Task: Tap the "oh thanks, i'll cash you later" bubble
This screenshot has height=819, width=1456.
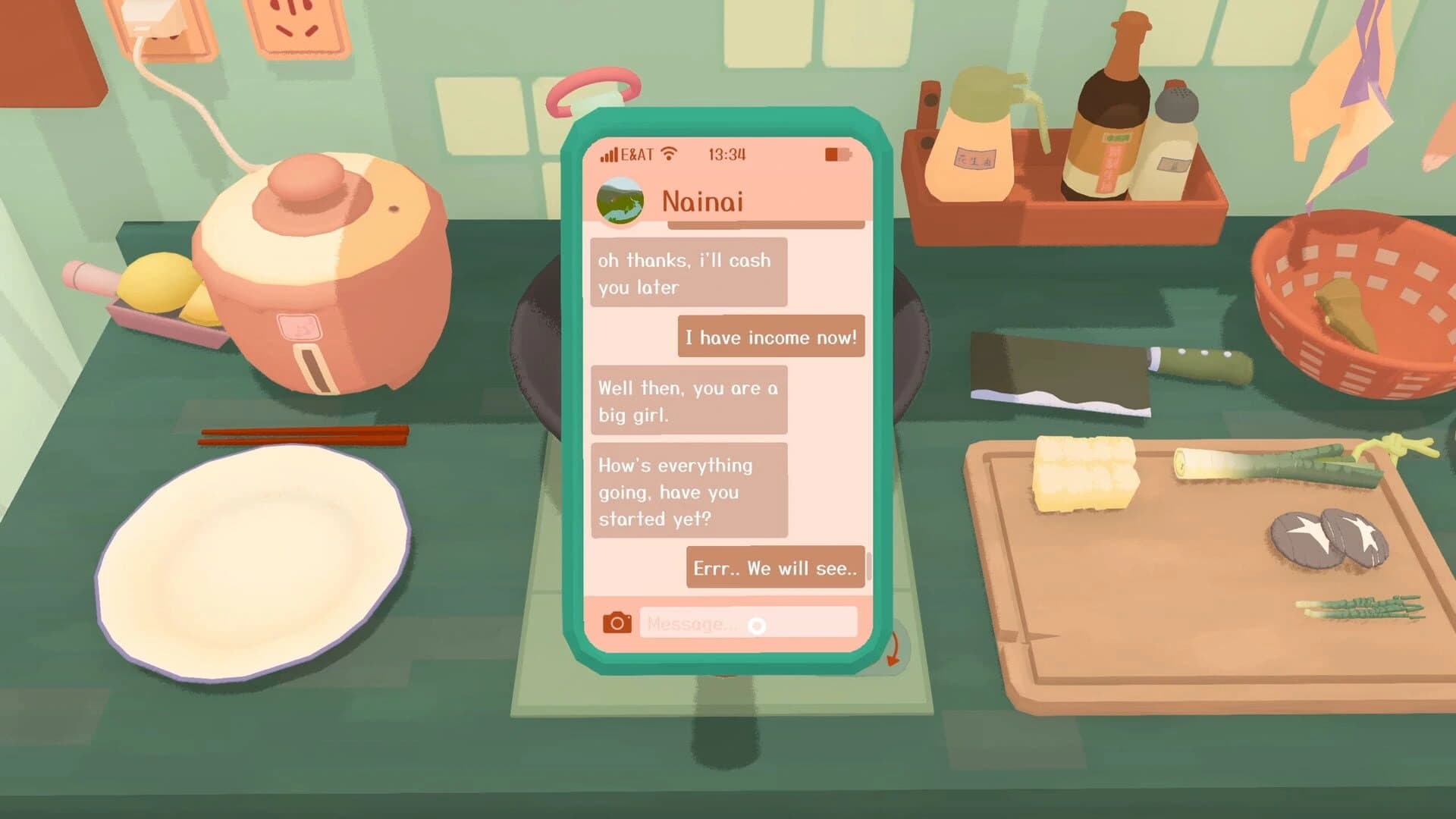Action: click(687, 273)
